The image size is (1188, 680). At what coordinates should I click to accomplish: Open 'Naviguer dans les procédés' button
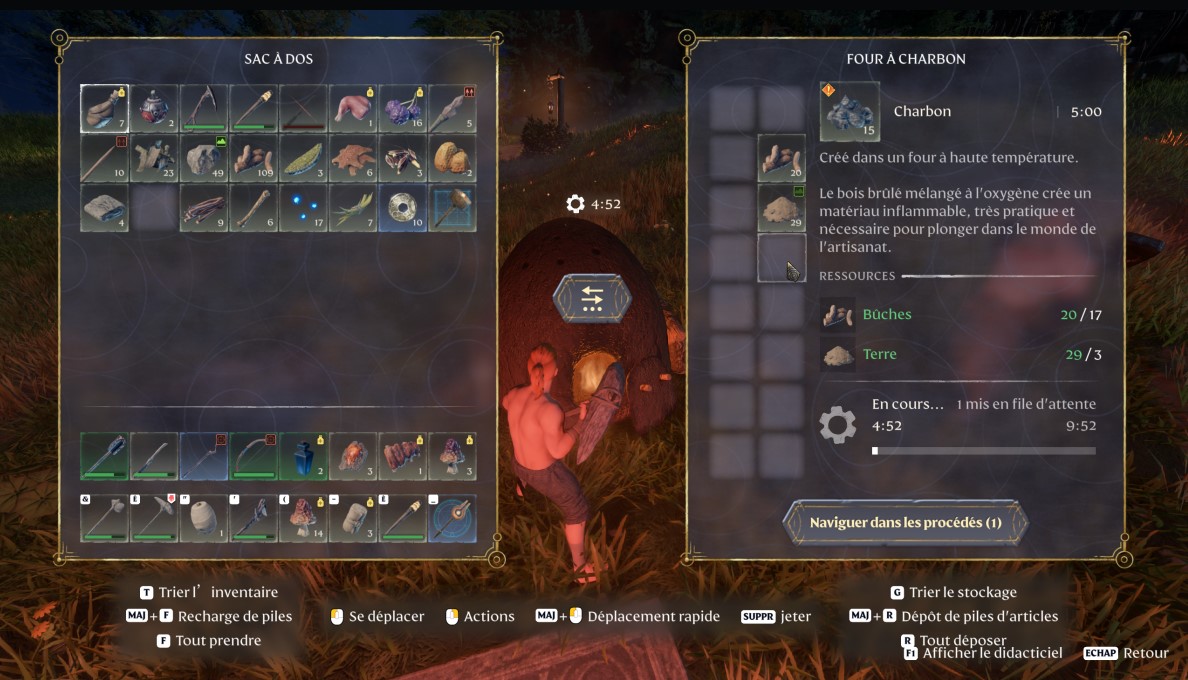pos(905,523)
